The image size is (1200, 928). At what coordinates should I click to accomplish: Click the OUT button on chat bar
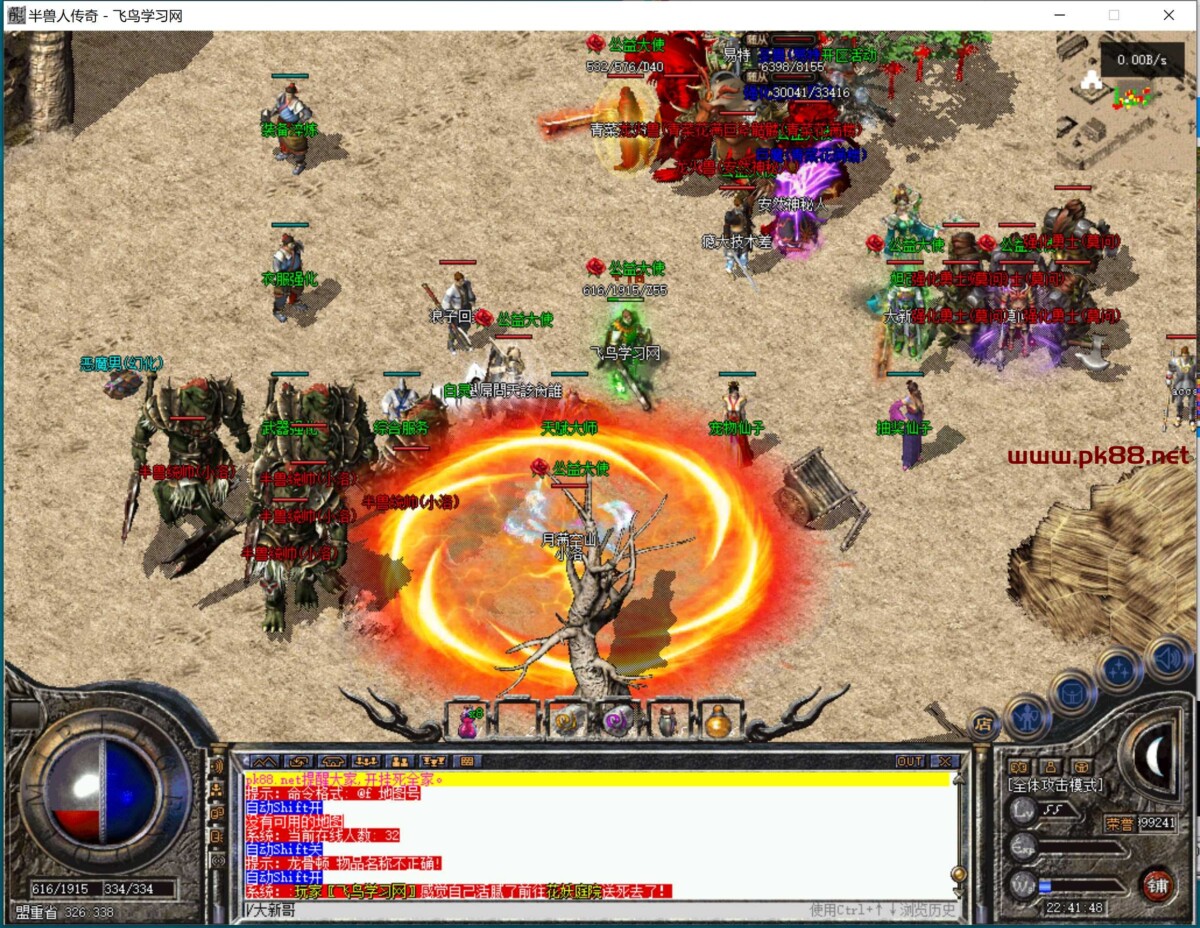[910, 761]
